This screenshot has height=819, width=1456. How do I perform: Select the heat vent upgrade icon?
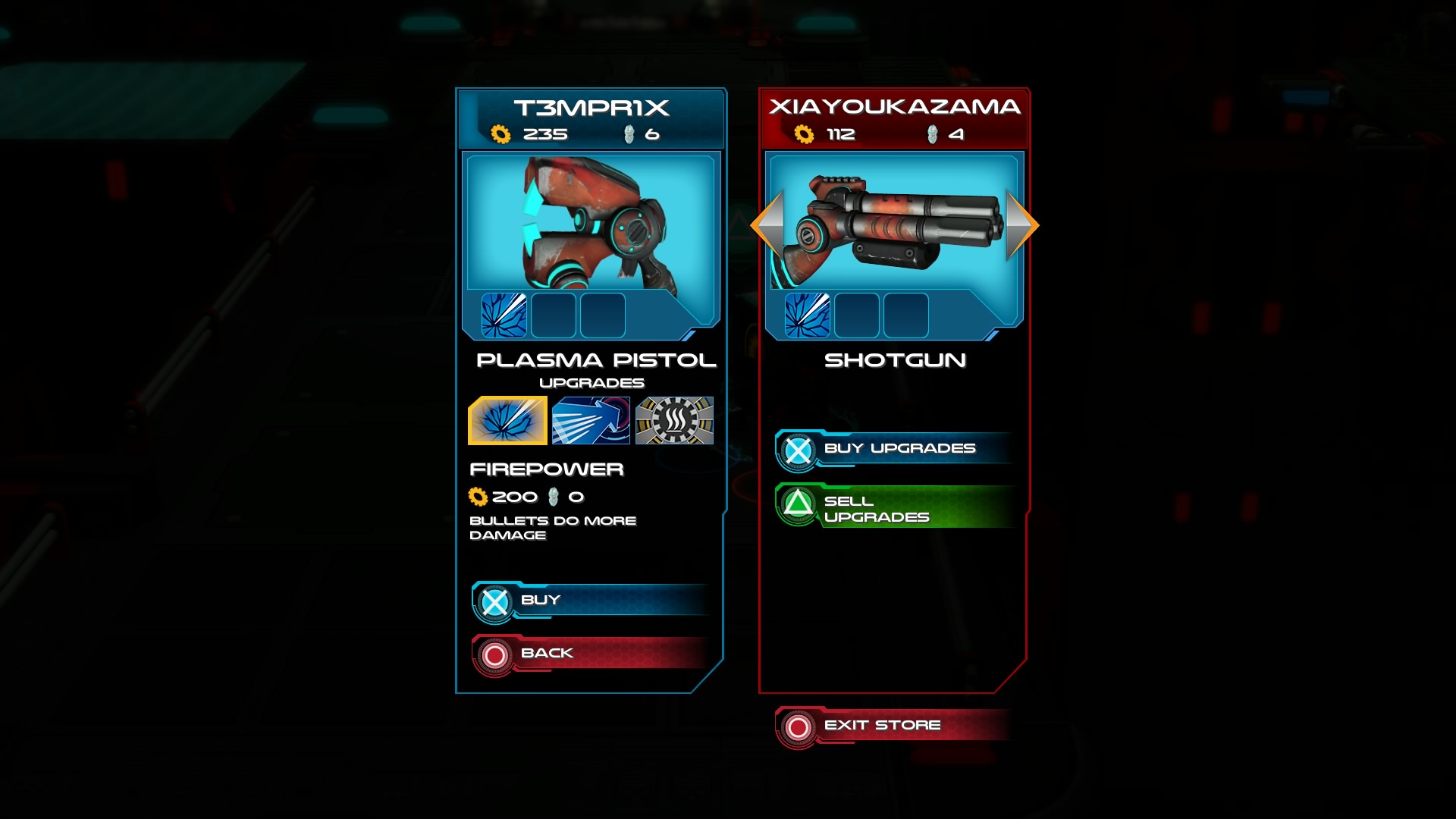674,420
